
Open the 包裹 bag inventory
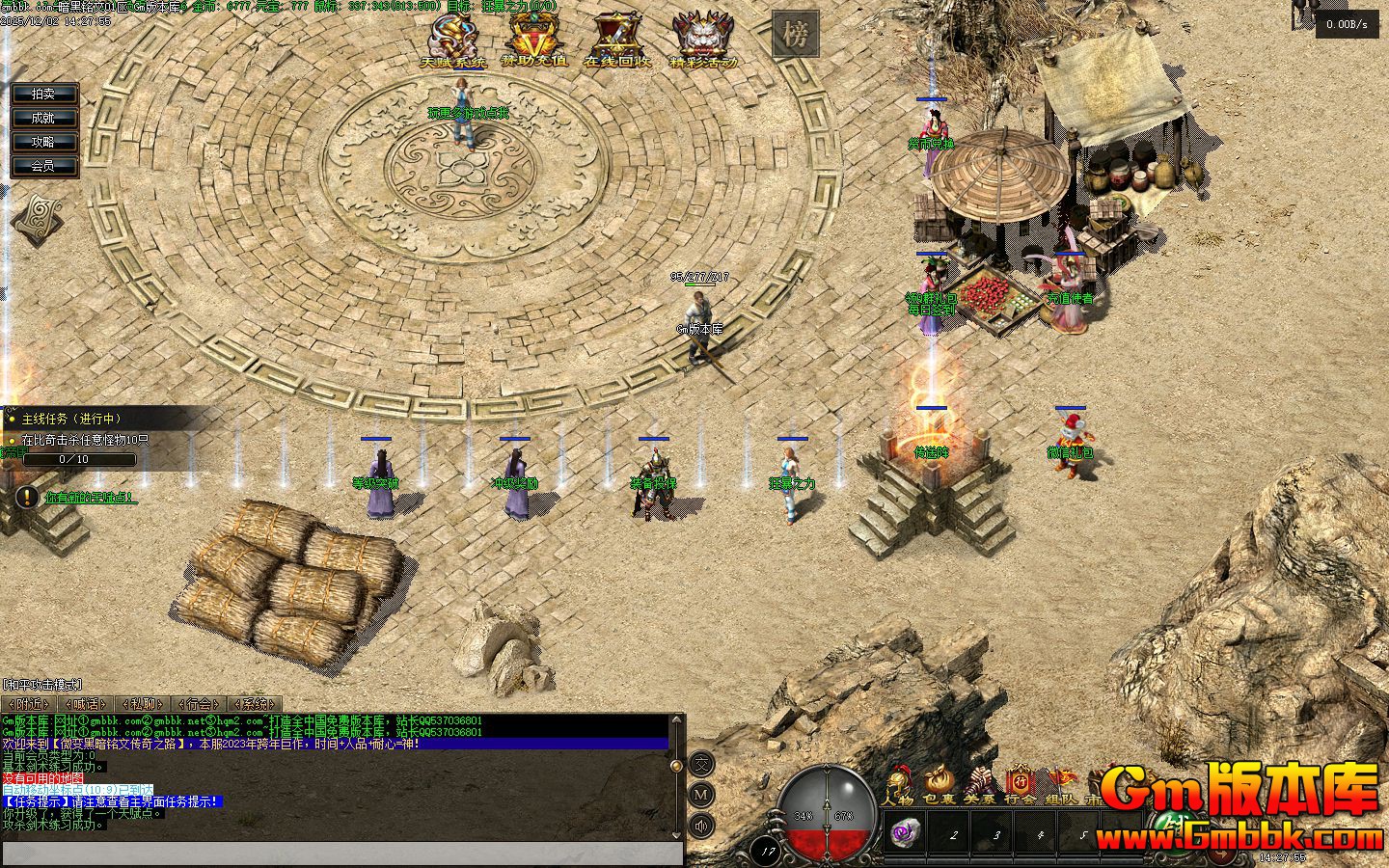click(x=939, y=785)
